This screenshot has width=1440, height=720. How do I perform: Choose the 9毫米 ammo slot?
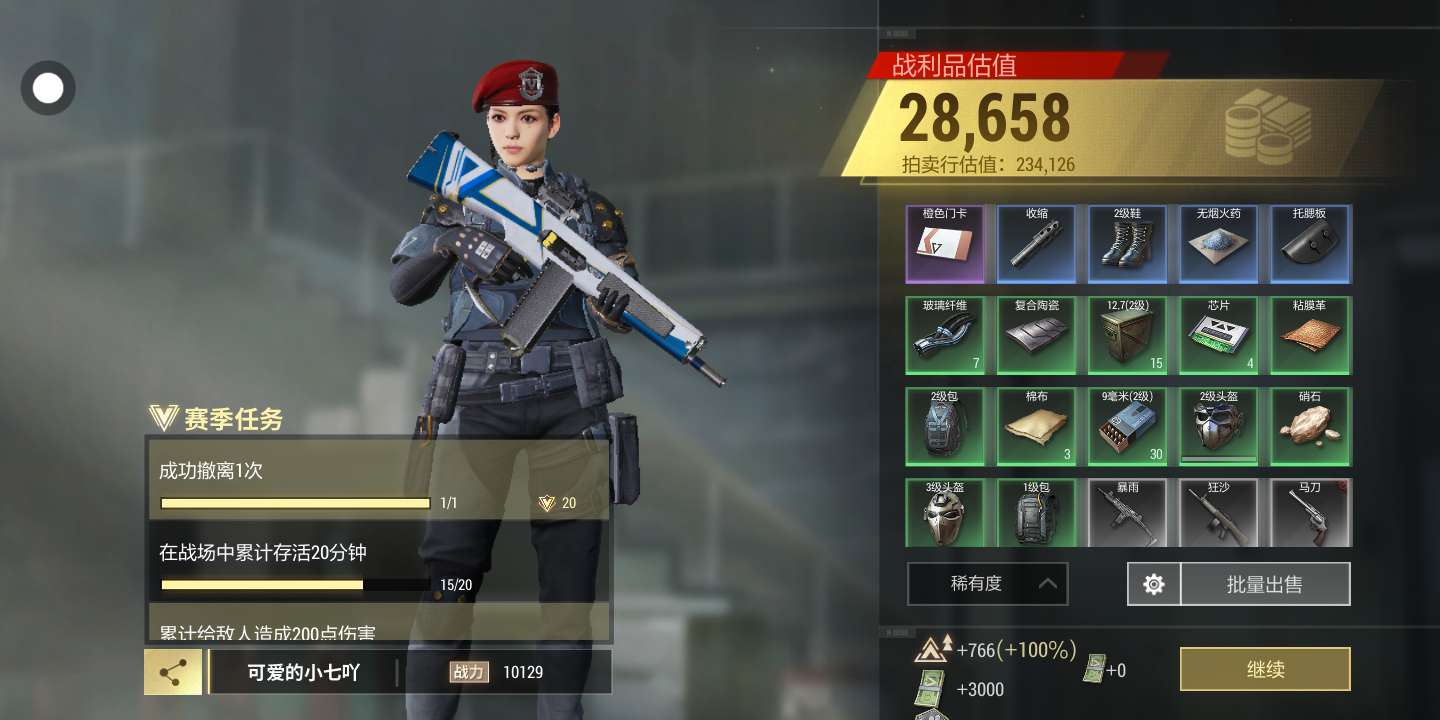click(1128, 426)
